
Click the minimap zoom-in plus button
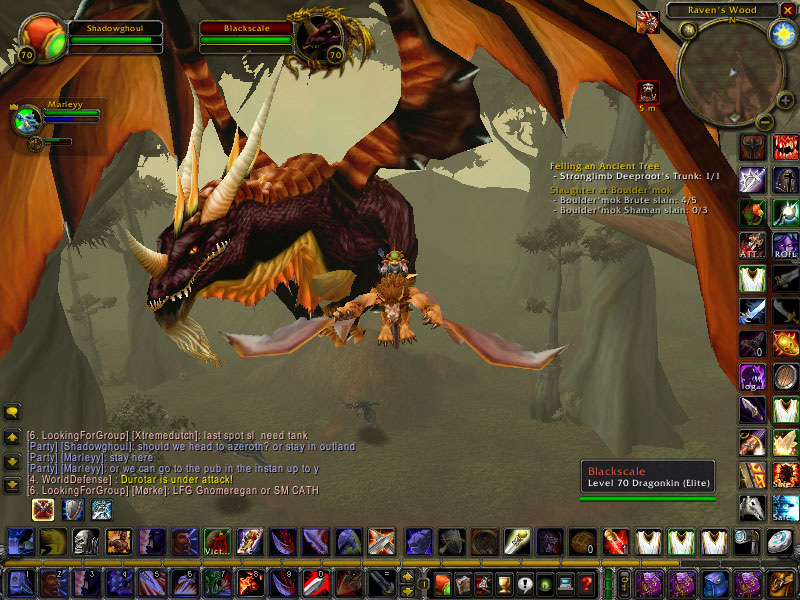784,100
